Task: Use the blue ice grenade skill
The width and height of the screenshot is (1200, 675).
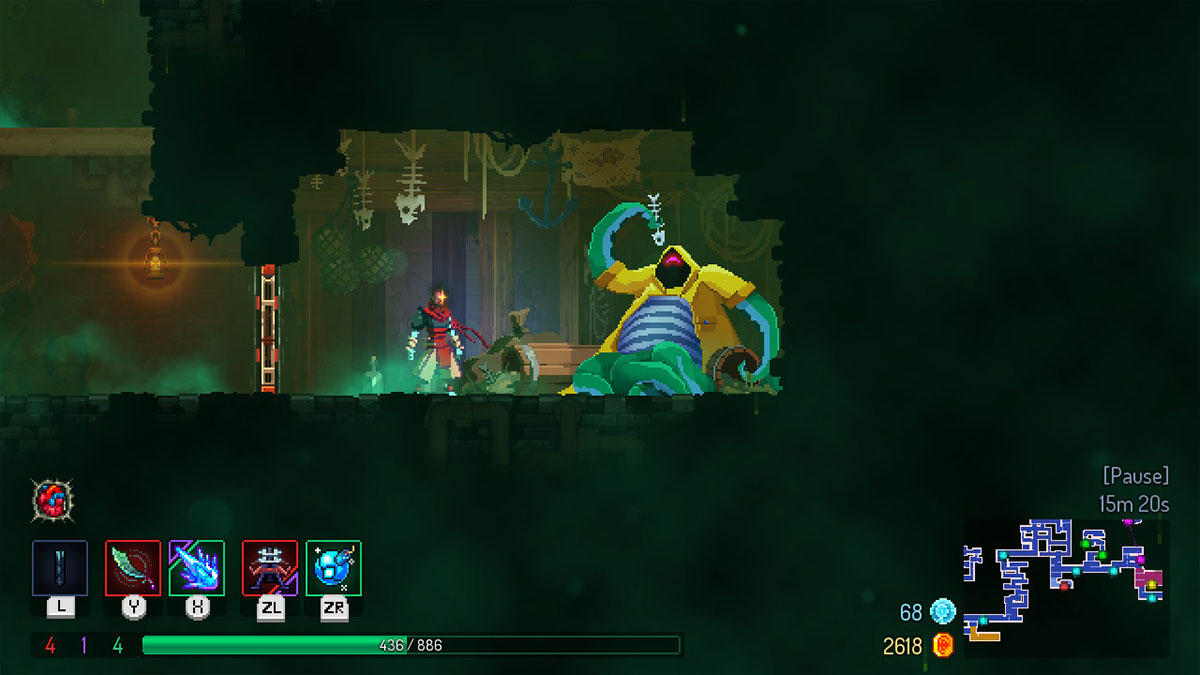Action: [x=333, y=569]
